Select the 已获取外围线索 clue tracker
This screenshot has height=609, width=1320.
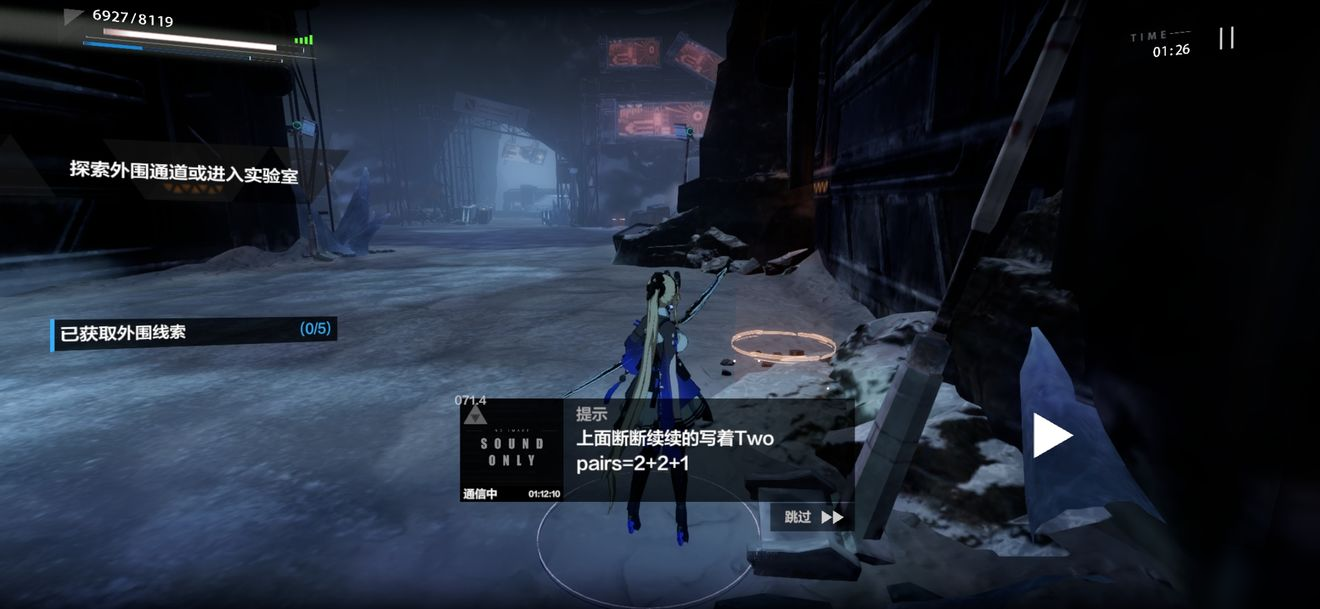[194, 332]
